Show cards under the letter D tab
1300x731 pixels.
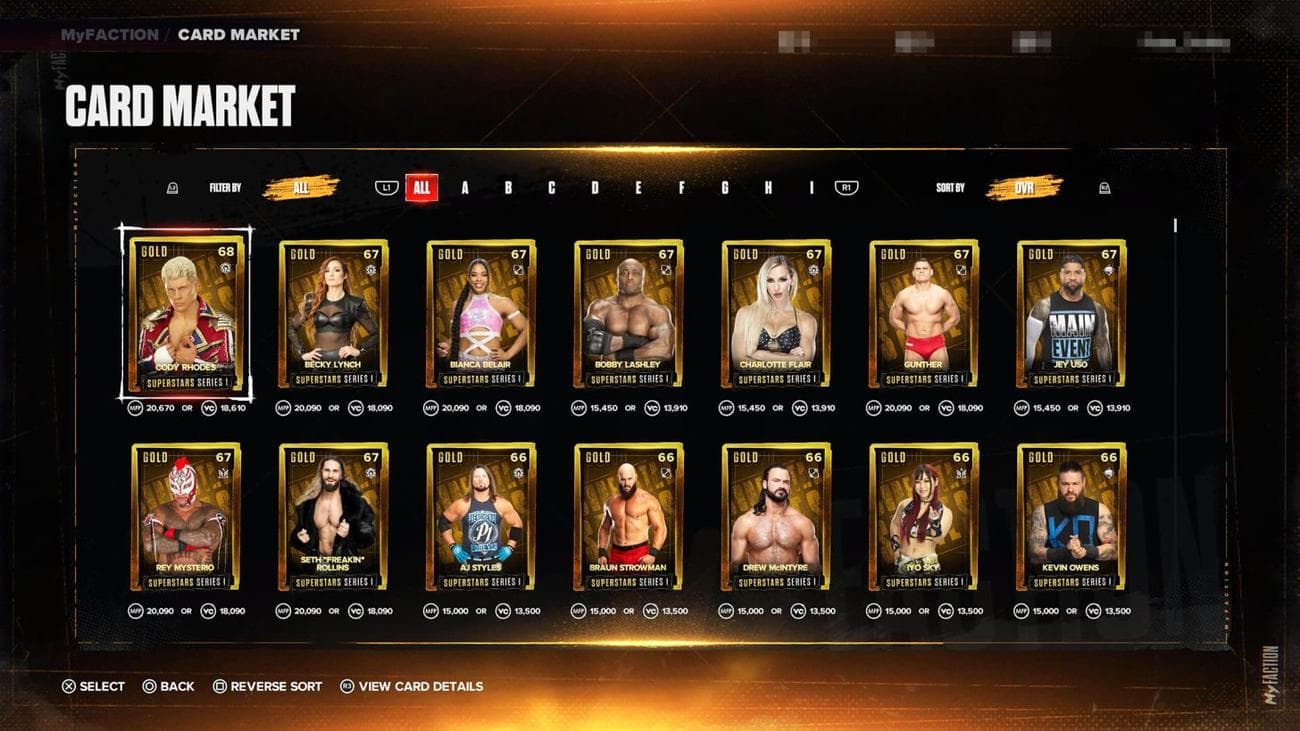click(595, 187)
